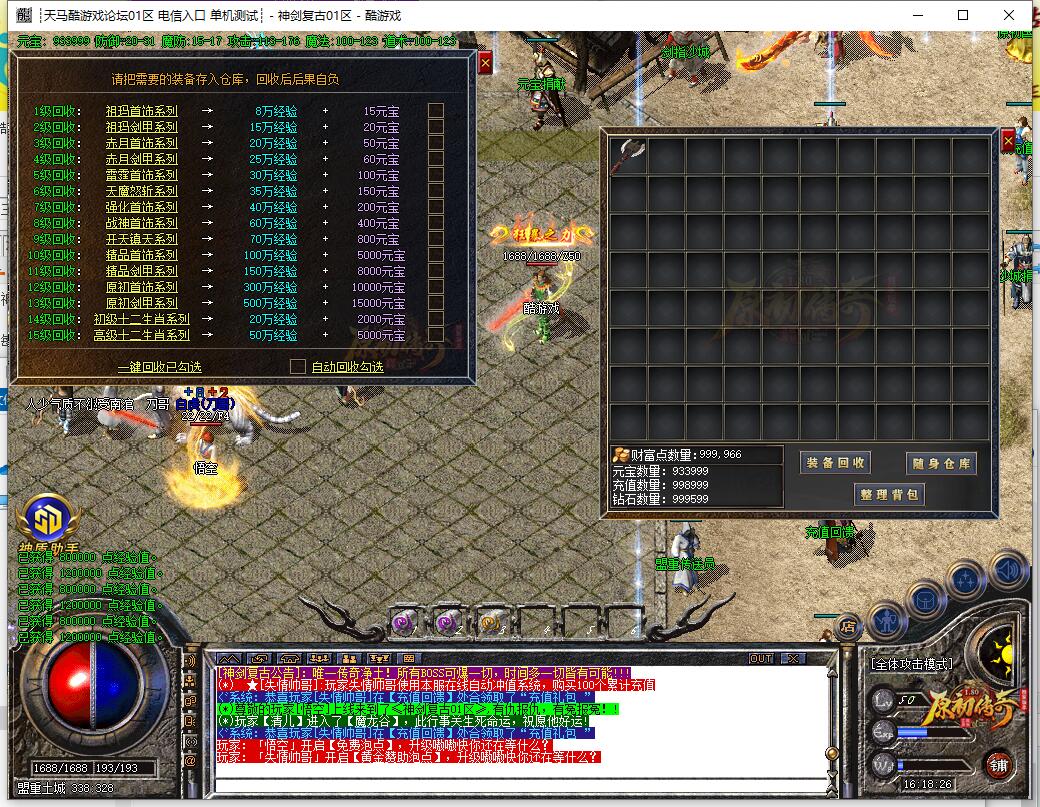Tick the checkbox for 1级回收 祖玛首饰系列

pos(436,111)
